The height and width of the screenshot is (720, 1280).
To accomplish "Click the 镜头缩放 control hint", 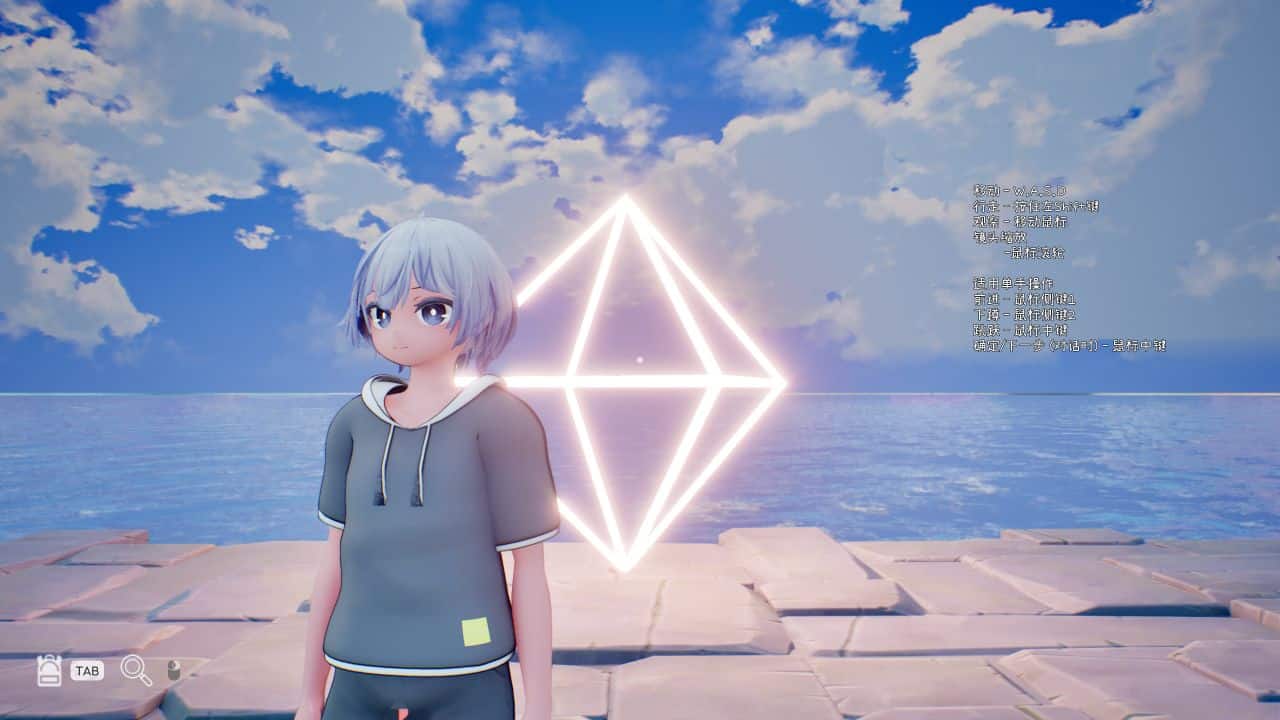I will coord(1000,239).
